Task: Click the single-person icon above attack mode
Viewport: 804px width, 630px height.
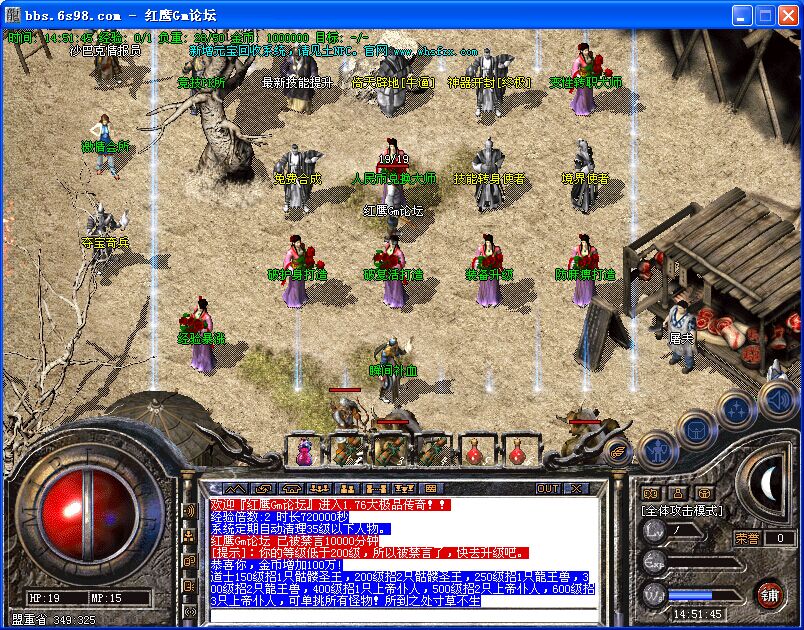Action: [x=677, y=493]
